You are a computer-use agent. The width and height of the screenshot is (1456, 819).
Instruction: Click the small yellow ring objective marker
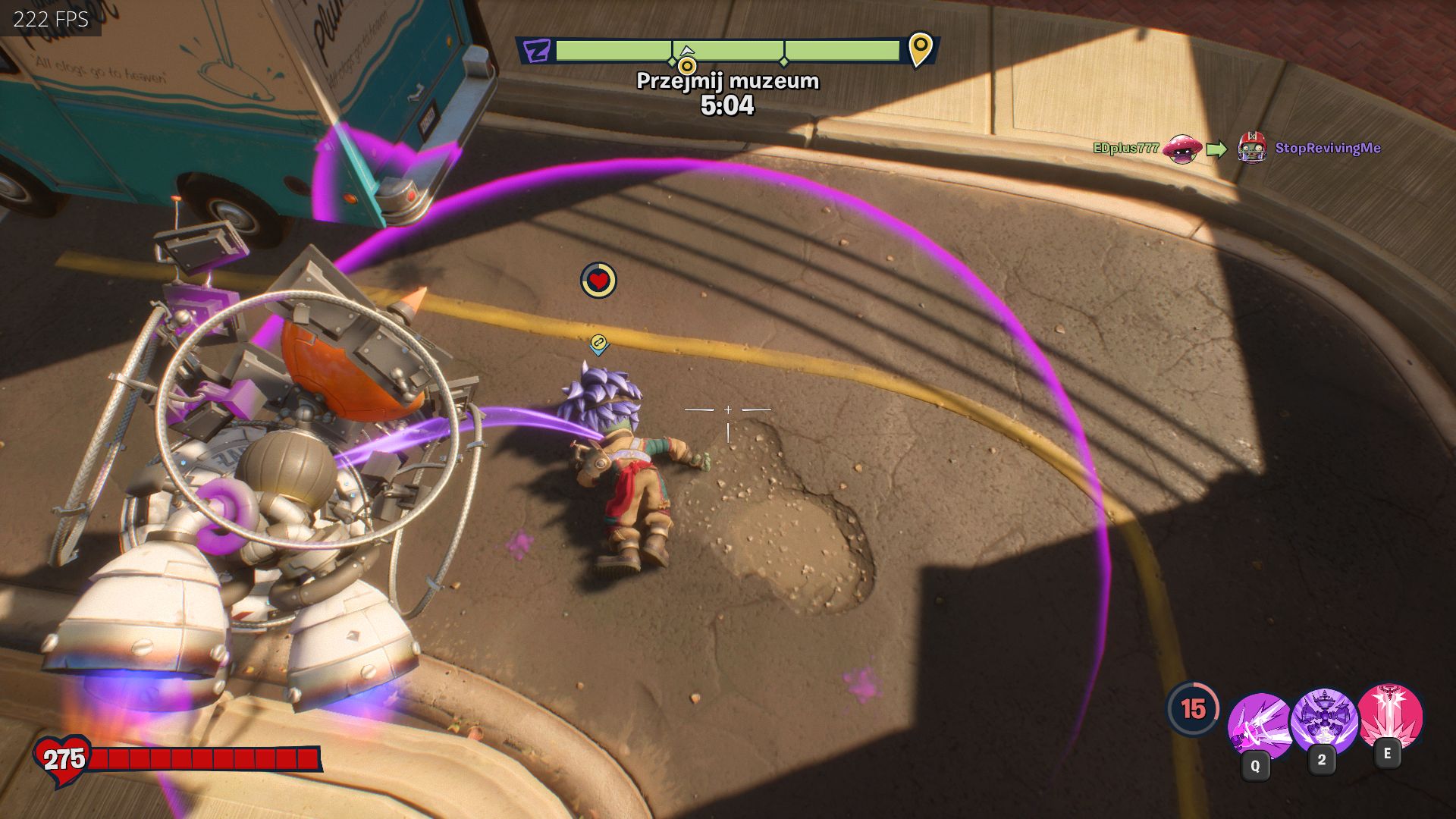[686, 66]
